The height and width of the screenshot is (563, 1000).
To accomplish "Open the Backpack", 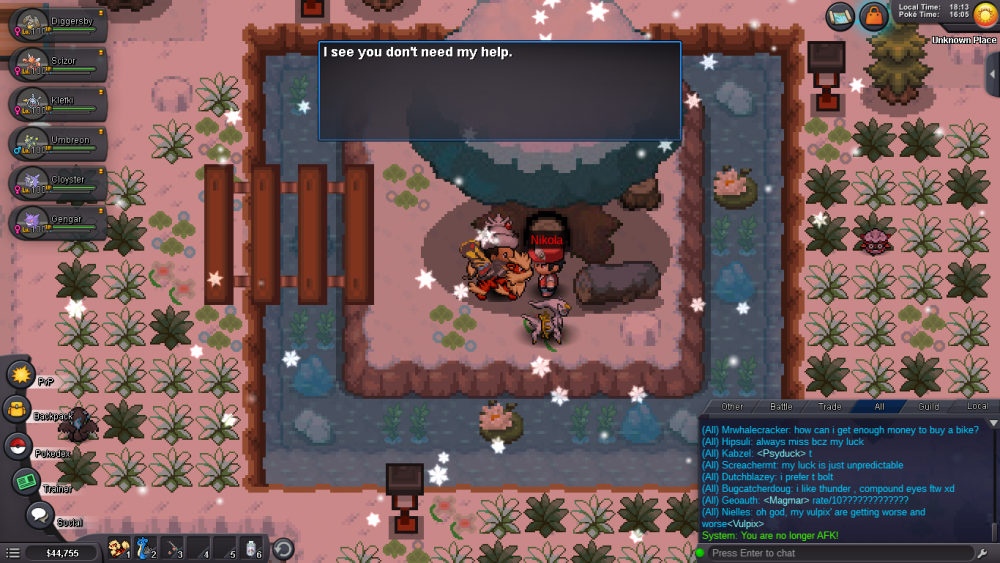I will coord(18,410).
